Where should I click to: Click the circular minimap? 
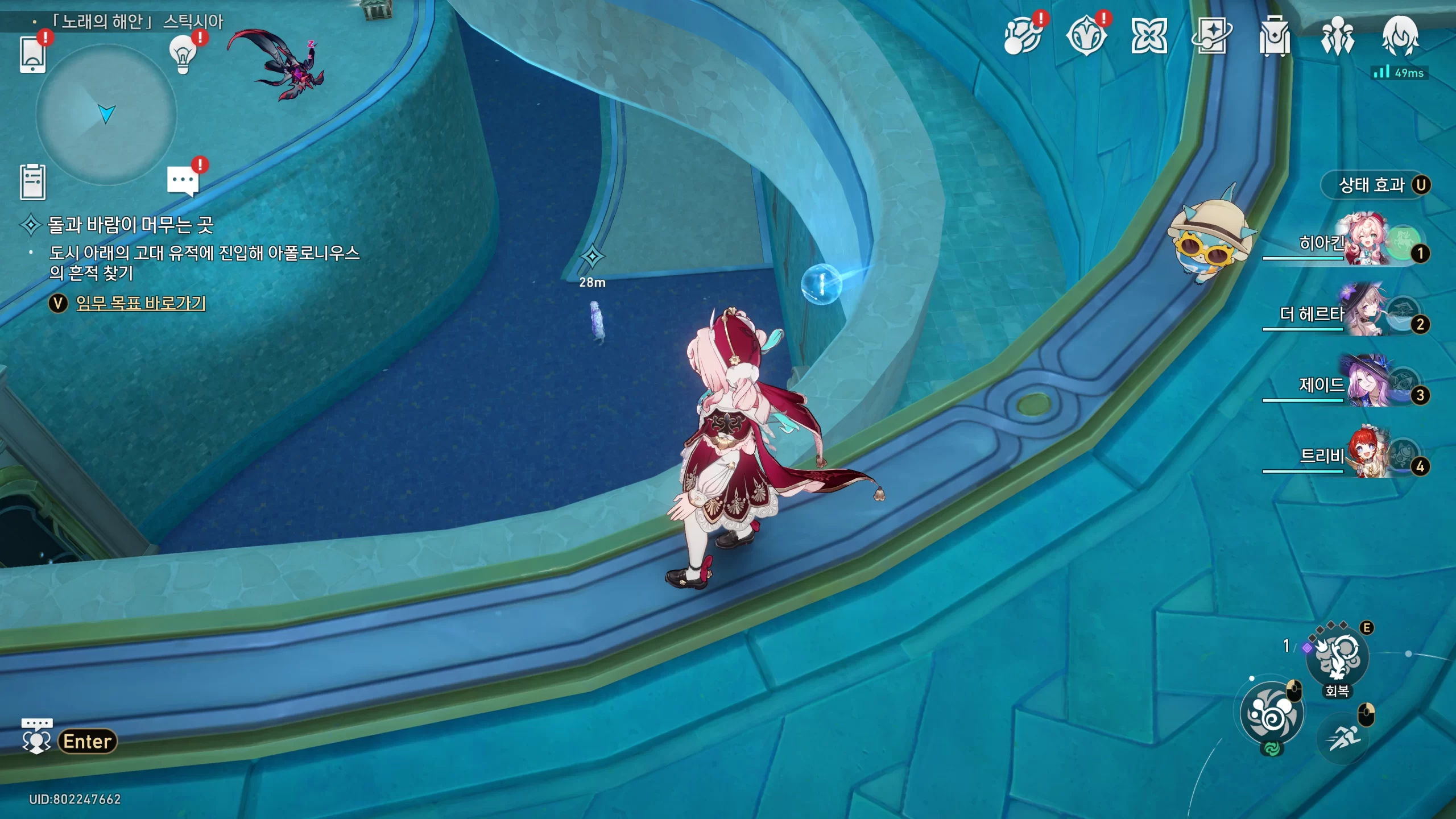106,114
